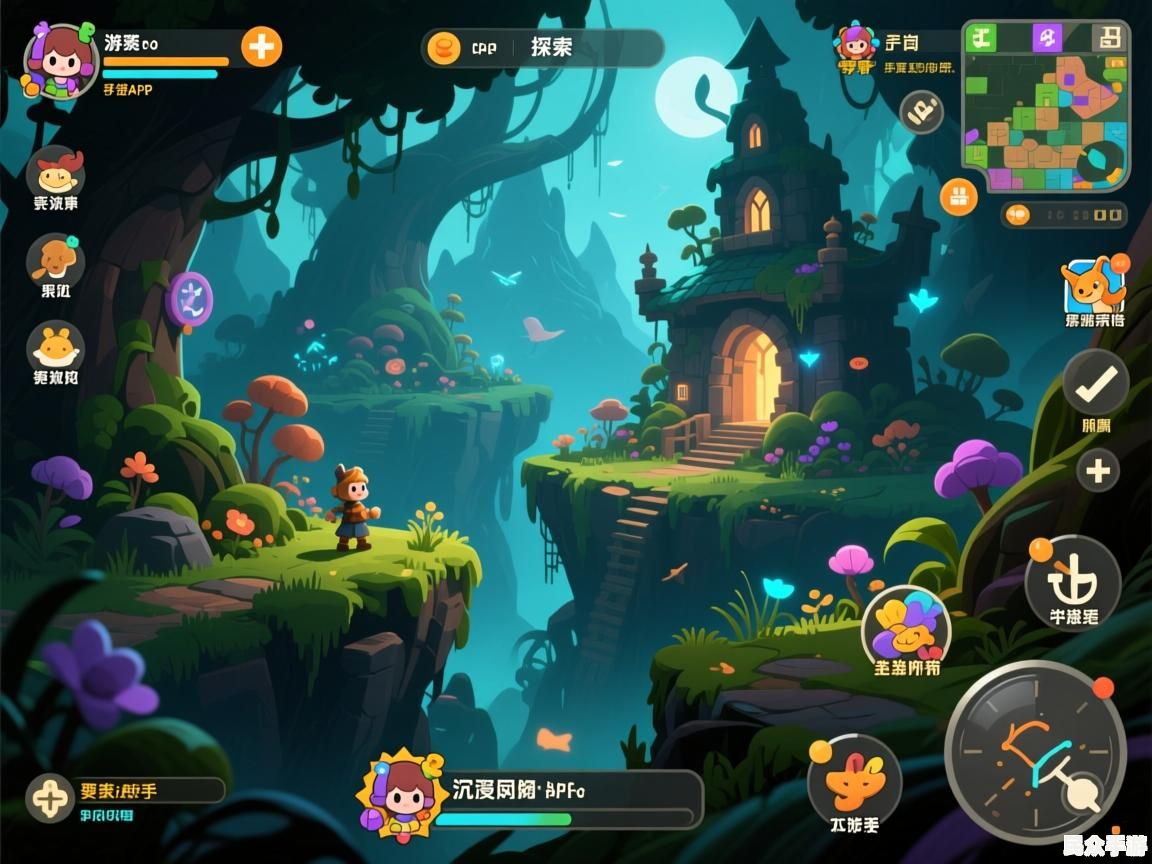Click the small pink character icon near minimap

pyautogui.click(x=855, y=43)
